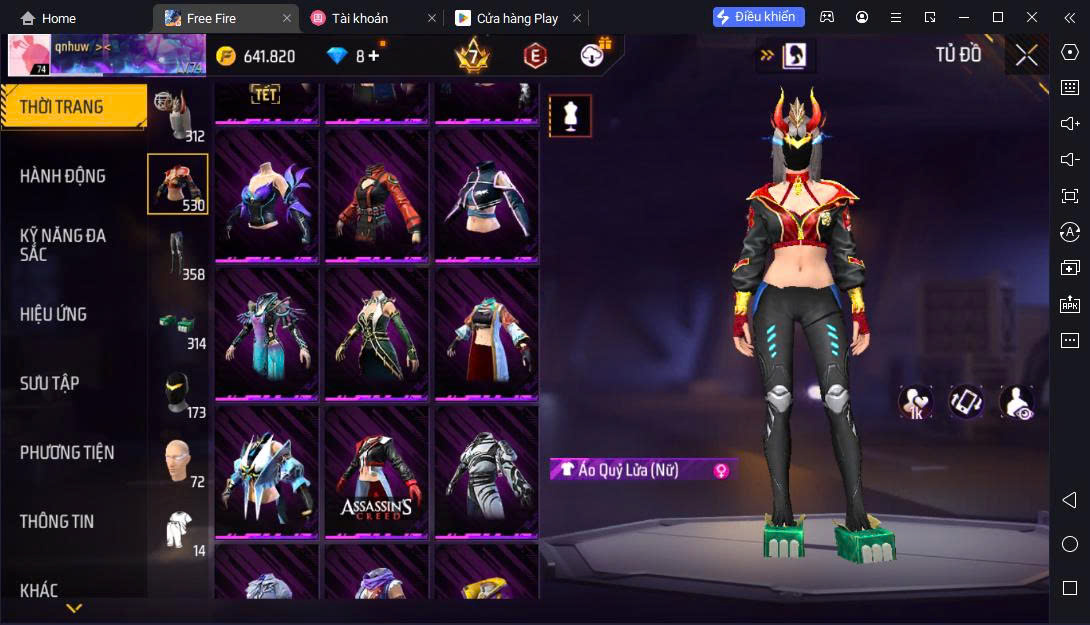Viewport: 1090px width, 625px height.
Task: Select the Kỹ Năng Đa Sắc tab
Action: pyautogui.click(x=62, y=244)
